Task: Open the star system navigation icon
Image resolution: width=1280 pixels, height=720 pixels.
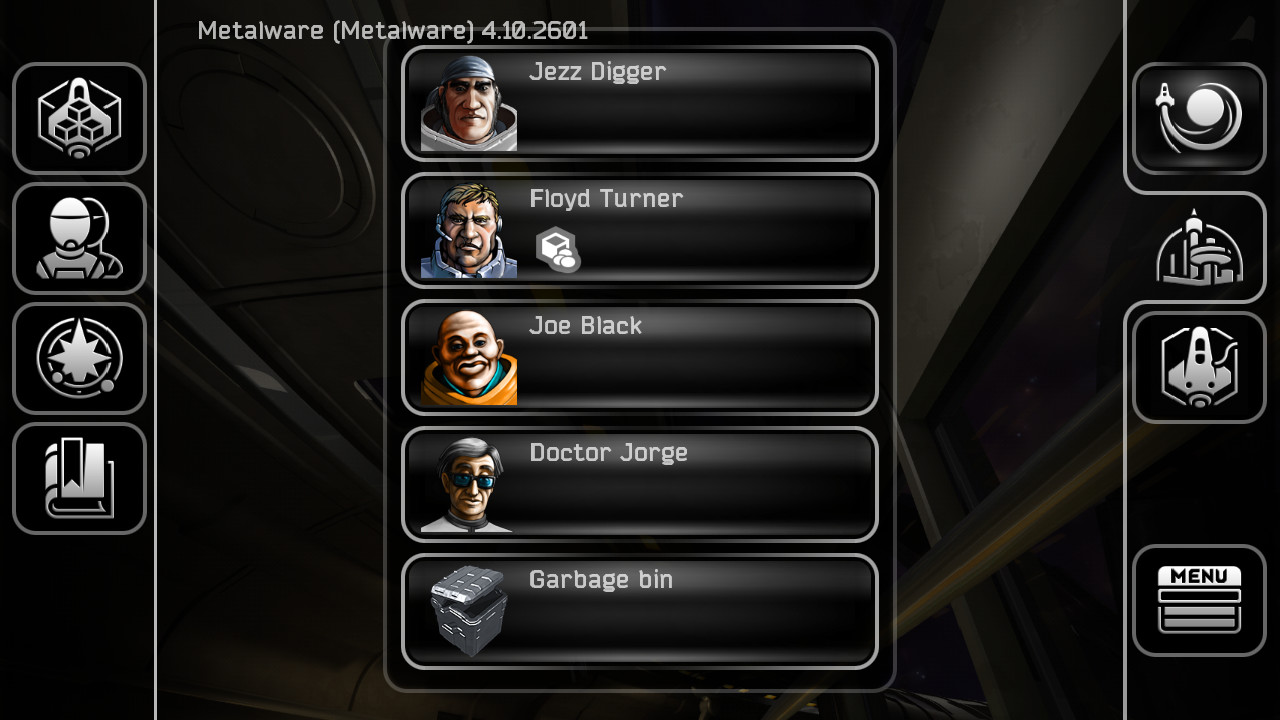Action: click(x=79, y=358)
